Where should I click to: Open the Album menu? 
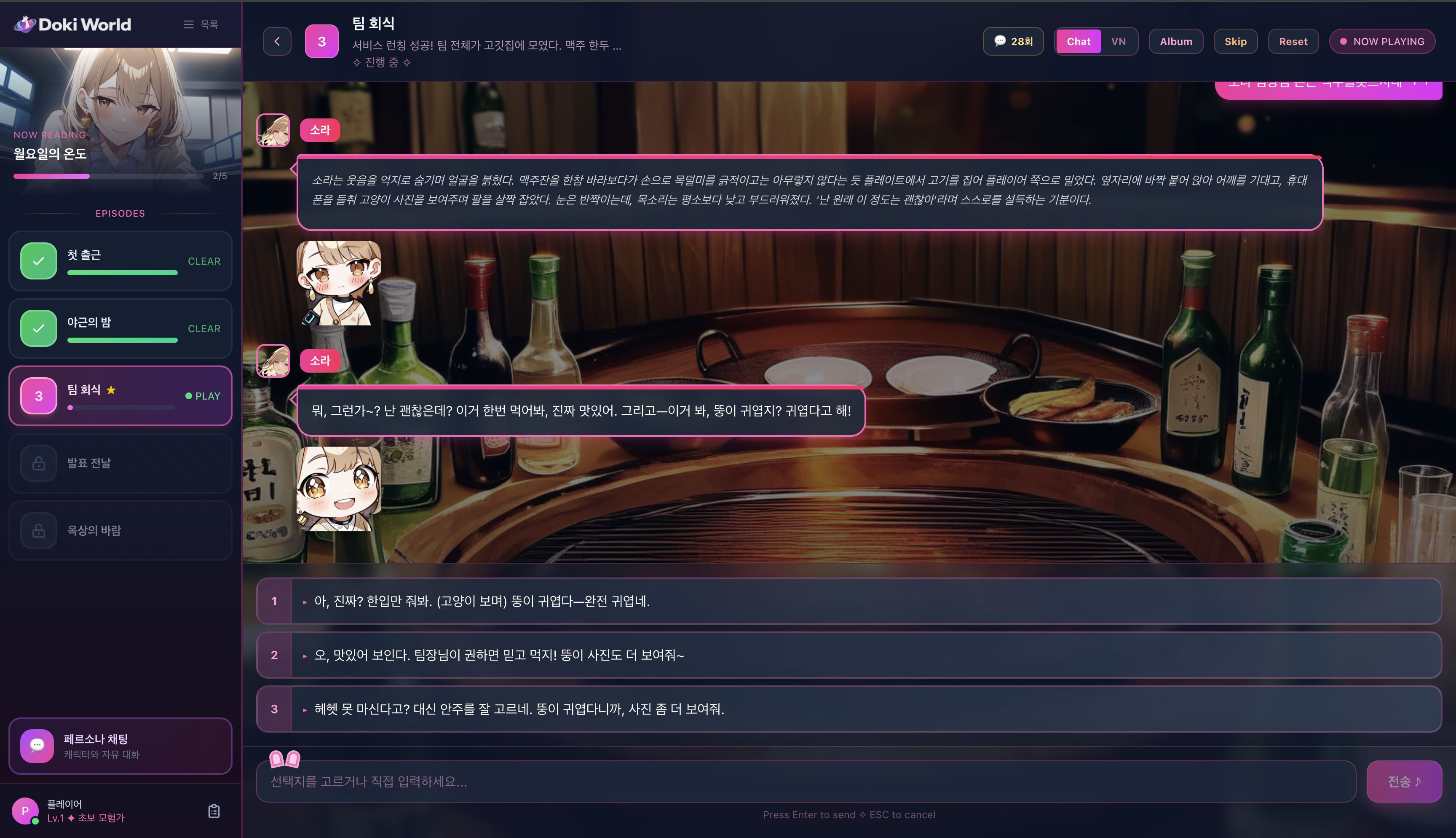point(1175,41)
